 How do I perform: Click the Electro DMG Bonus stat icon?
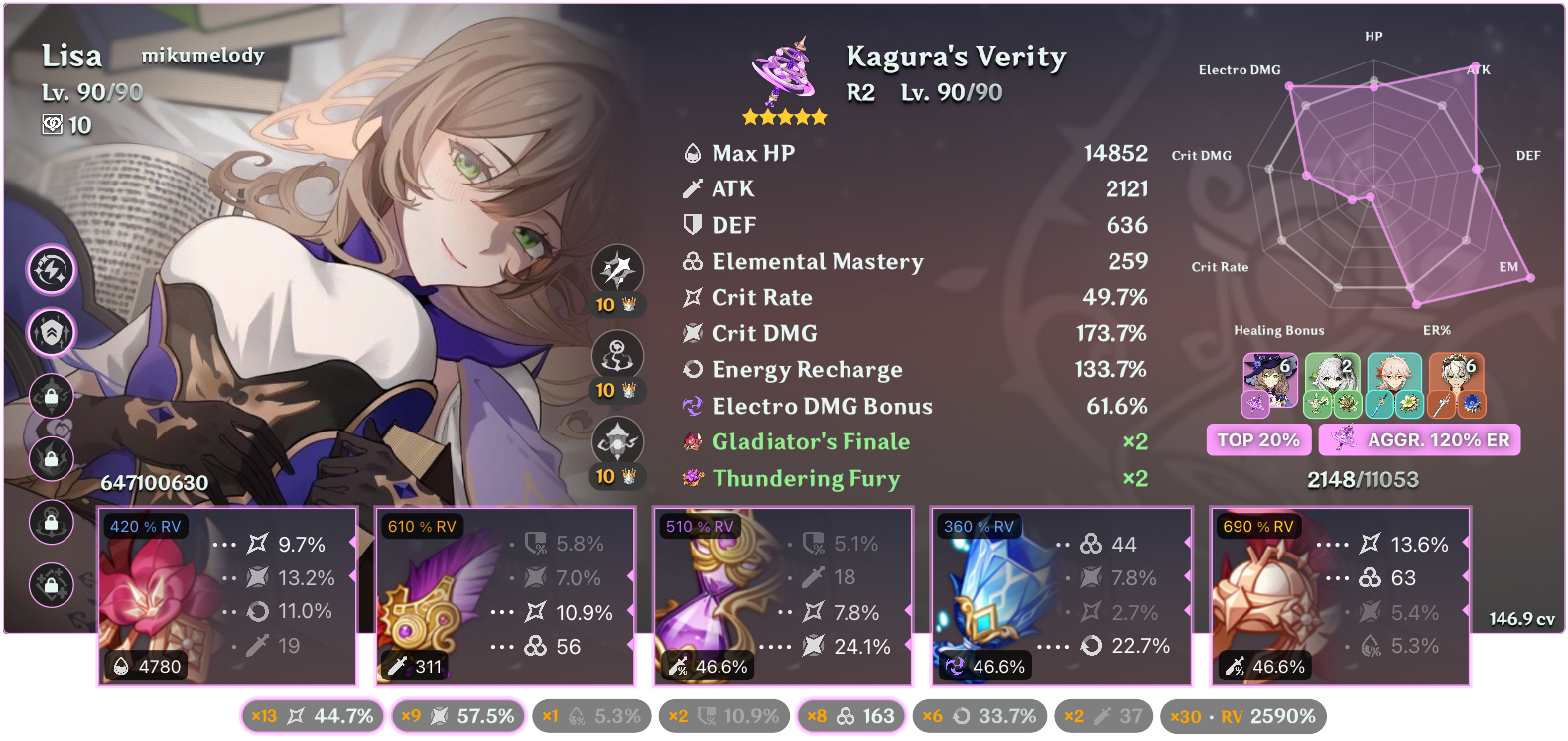pos(691,406)
